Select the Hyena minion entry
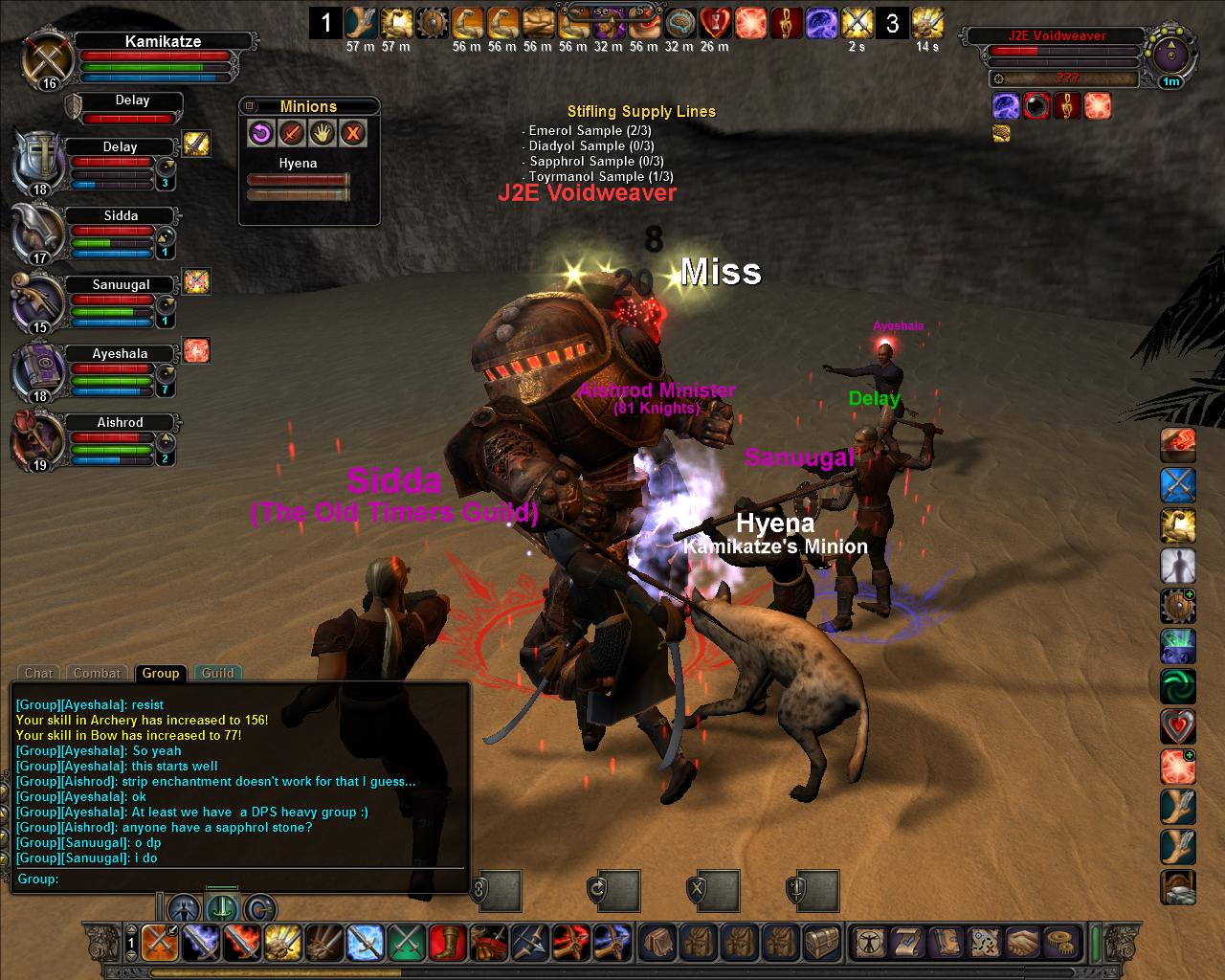The width and height of the screenshot is (1225, 980). 298,164
